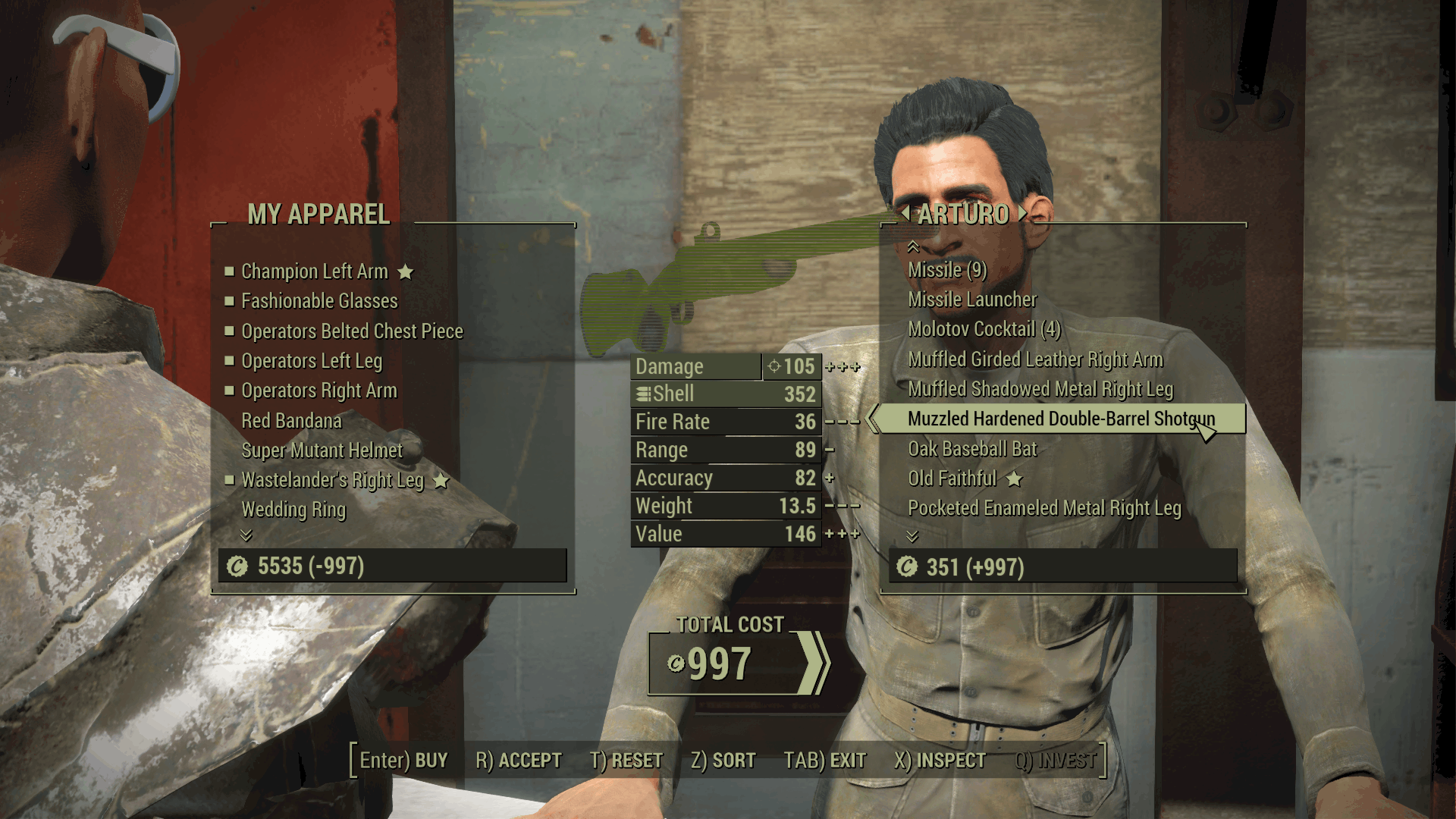1456x819 pixels.
Task: Choose Missile (9) from Arturo's stock
Action: 947,270
